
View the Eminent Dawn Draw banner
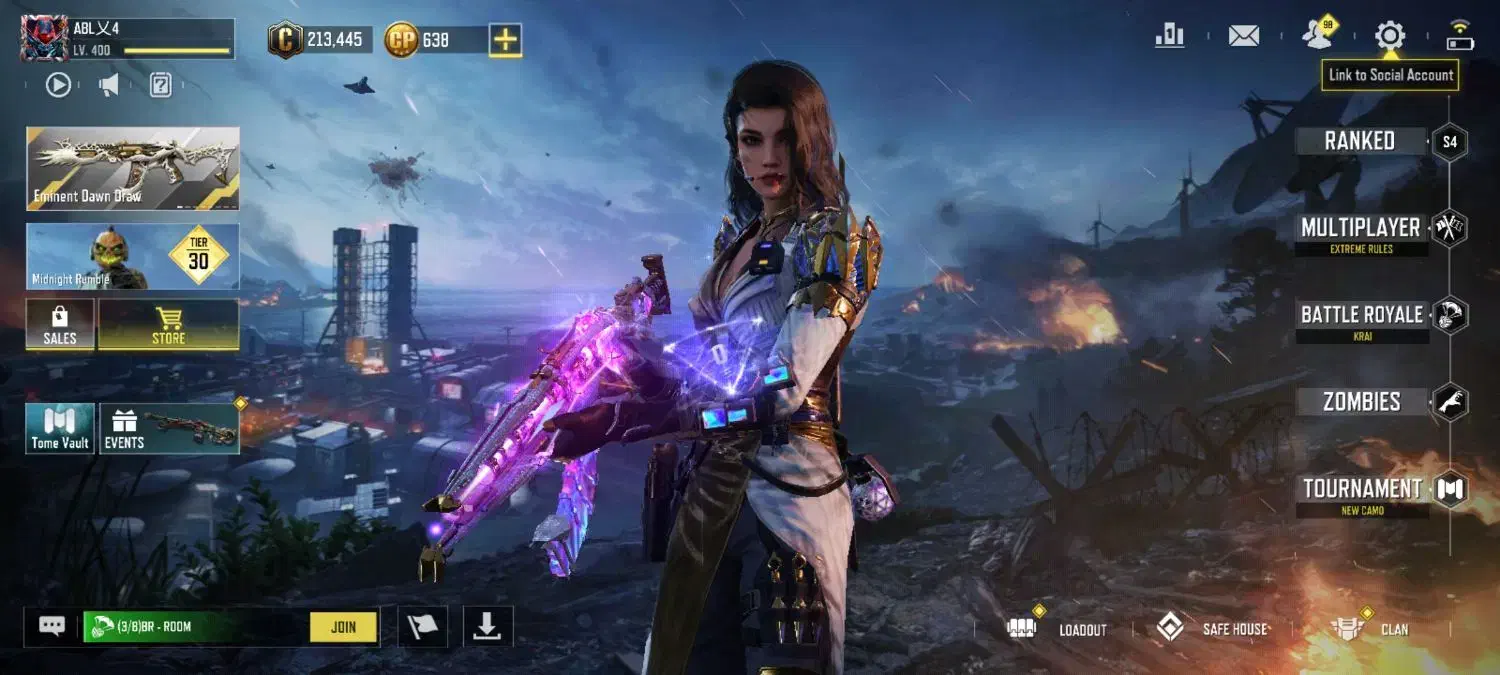click(x=133, y=168)
